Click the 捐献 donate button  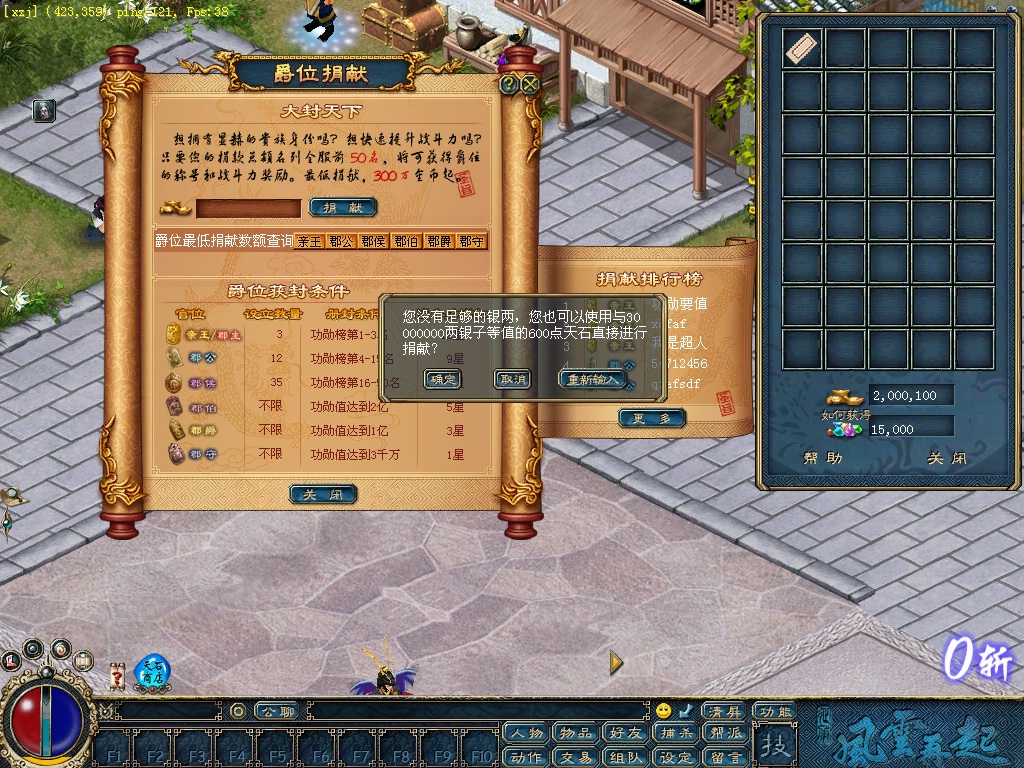click(x=343, y=207)
